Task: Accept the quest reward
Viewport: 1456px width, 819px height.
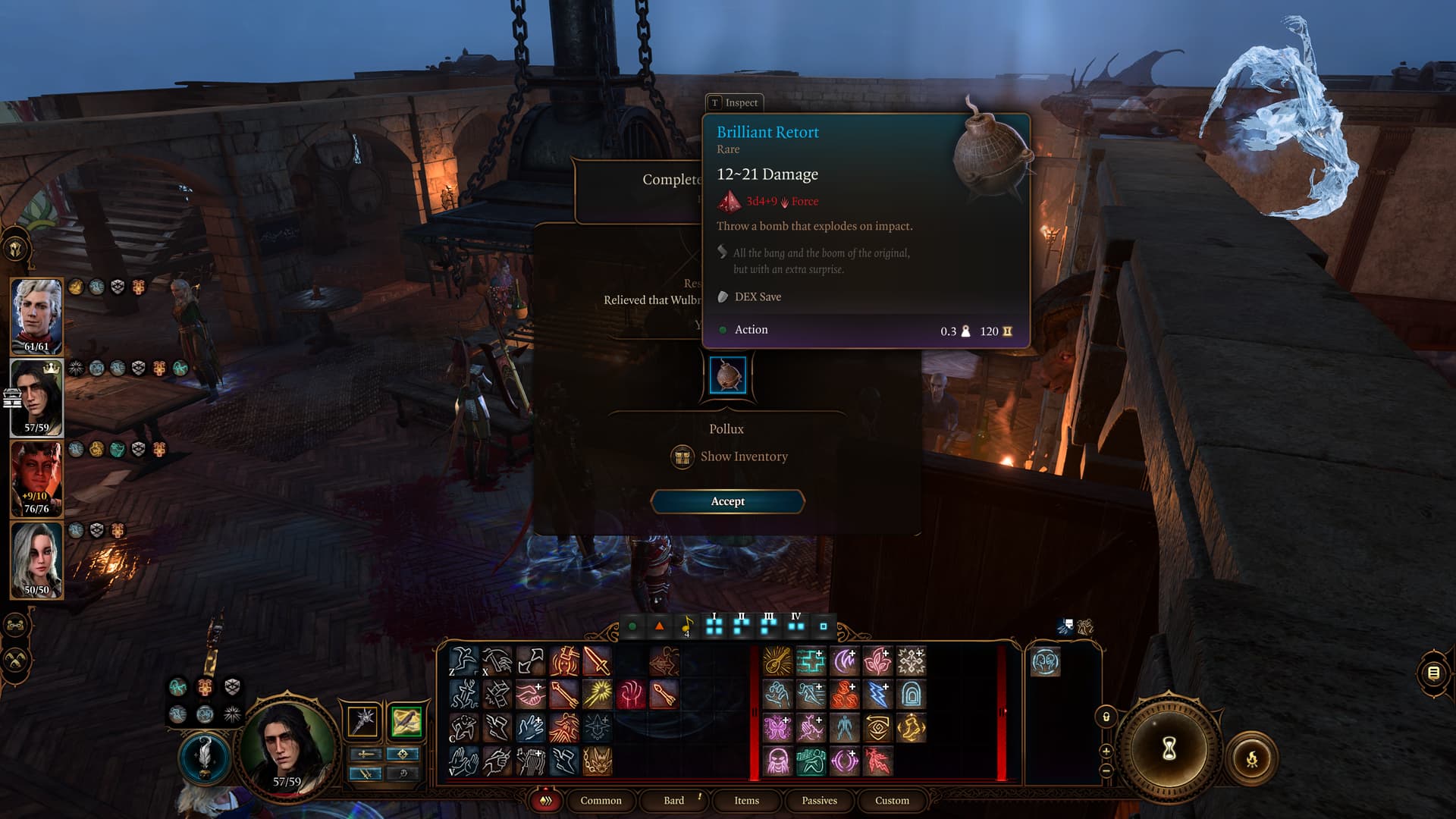Action: click(x=727, y=501)
